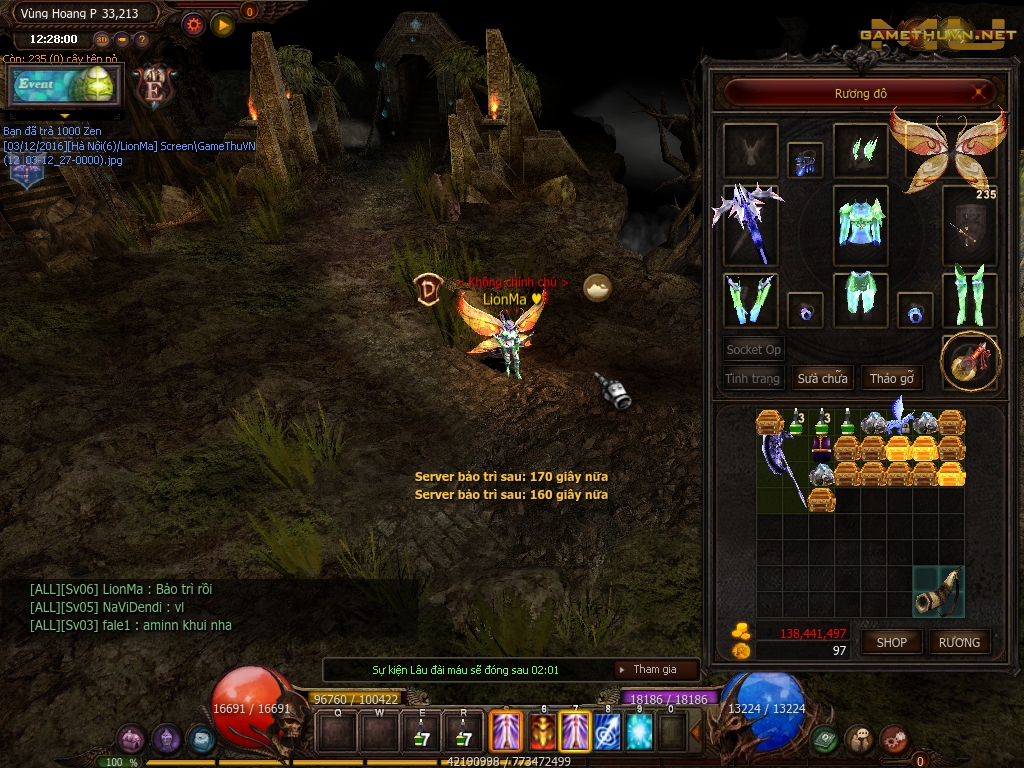Pick the horn item in inventory
The height and width of the screenshot is (768, 1024).
[x=940, y=591]
